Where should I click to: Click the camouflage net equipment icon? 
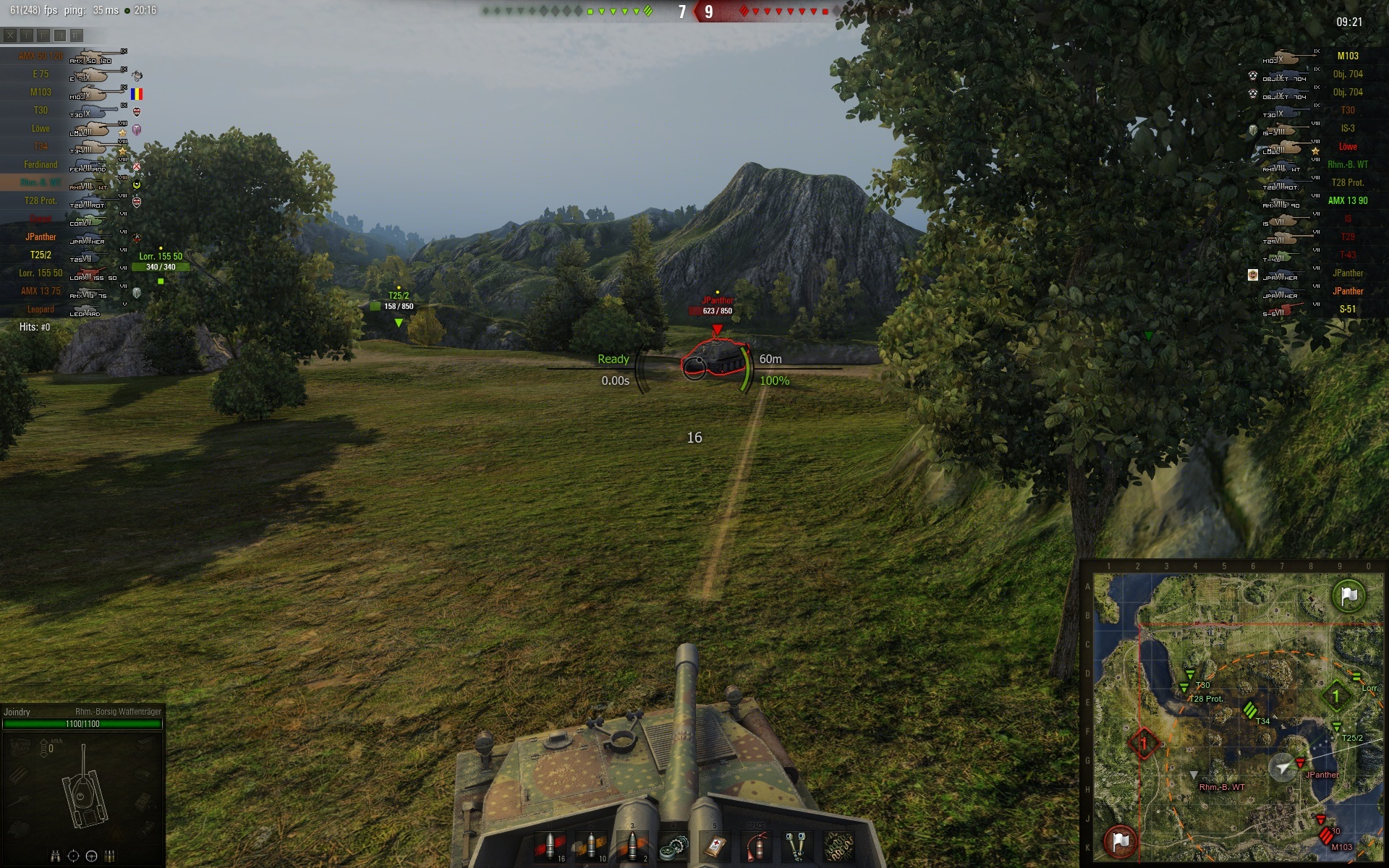tap(839, 846)
